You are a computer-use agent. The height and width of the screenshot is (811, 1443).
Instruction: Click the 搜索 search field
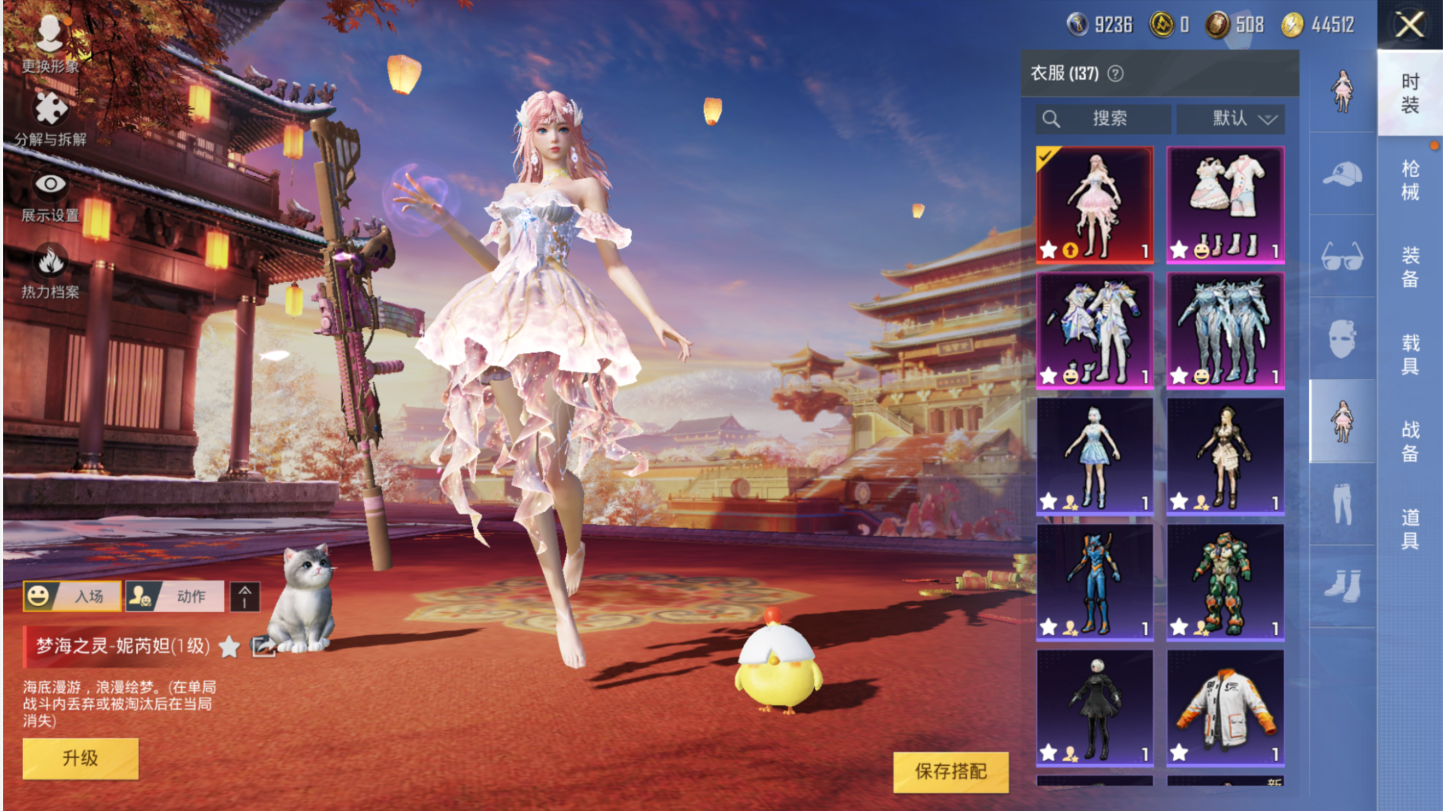pyautogui.click(x=1103, y=119)
